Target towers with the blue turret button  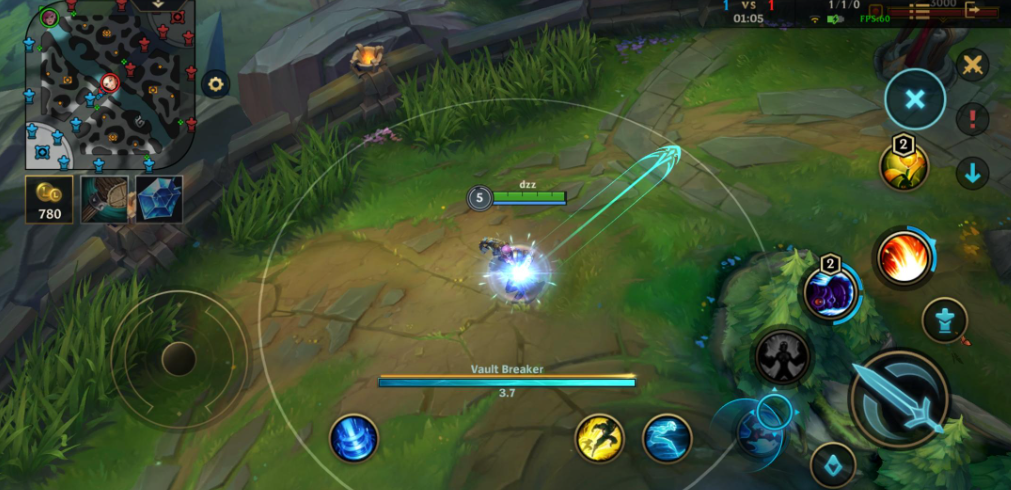[944, 319]
